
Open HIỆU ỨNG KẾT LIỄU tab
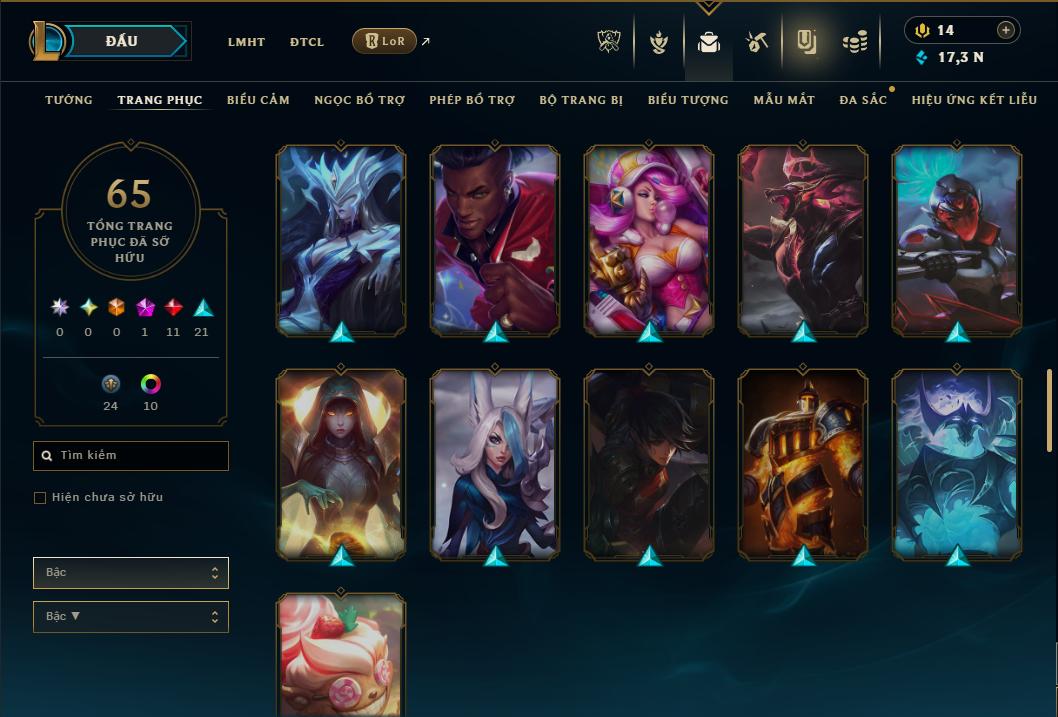point(974,100)
